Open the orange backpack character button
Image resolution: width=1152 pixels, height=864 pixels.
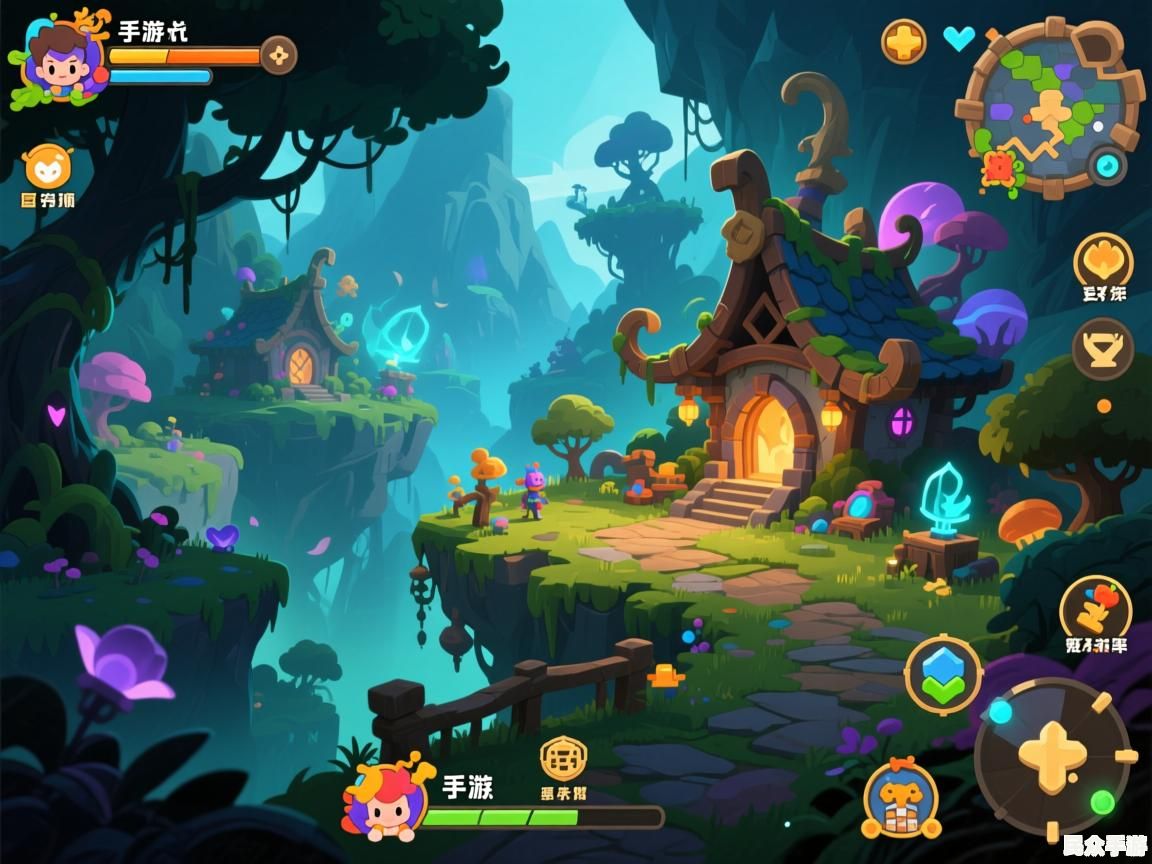(x=901, y=799)
